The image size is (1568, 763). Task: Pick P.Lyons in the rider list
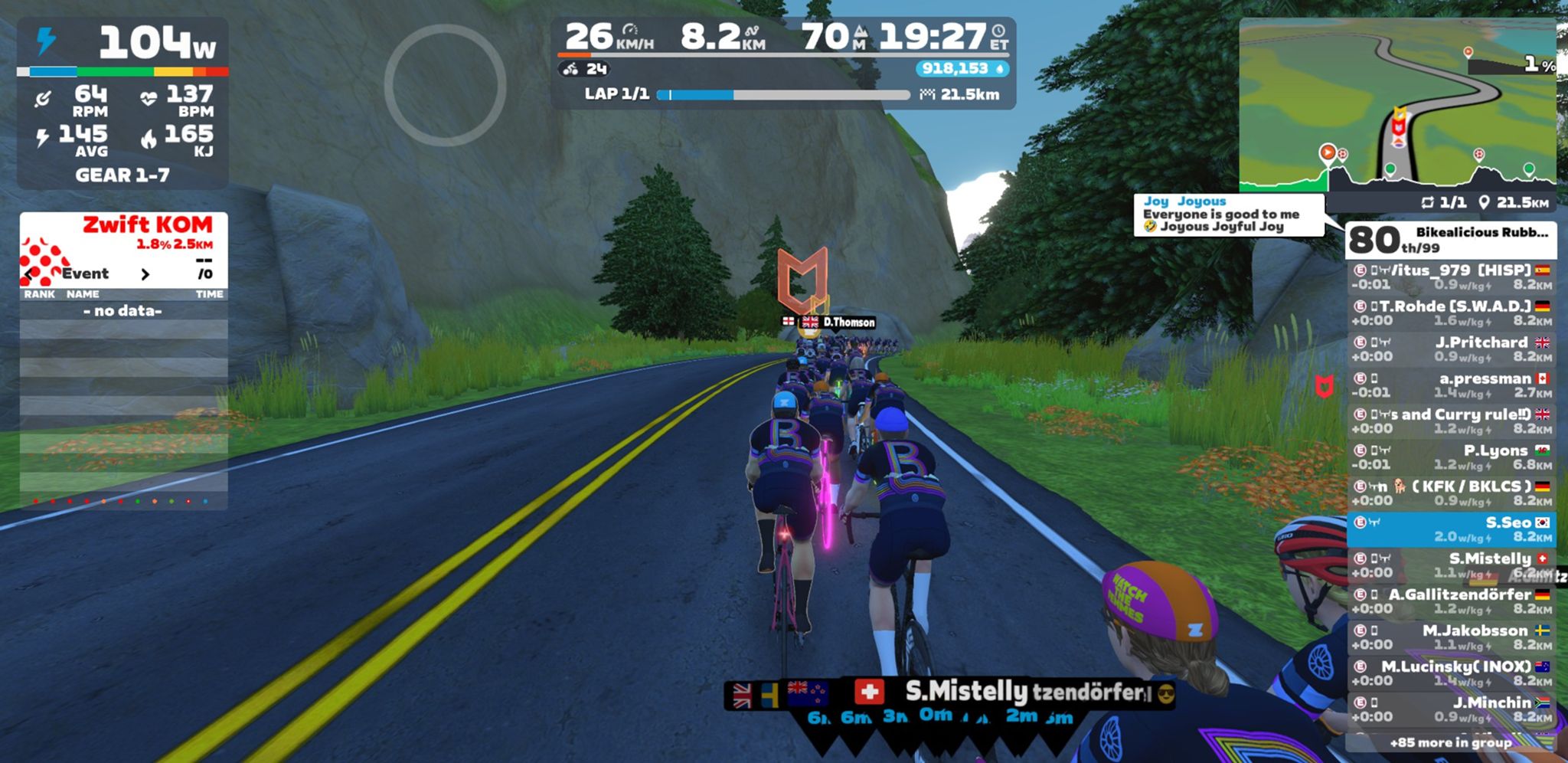point(1451,457)
